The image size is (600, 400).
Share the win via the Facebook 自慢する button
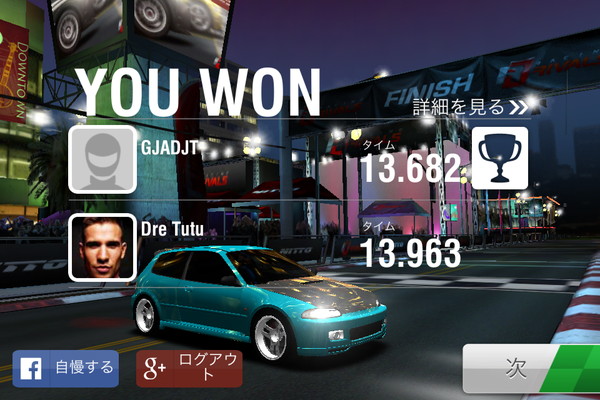[65, 368]
